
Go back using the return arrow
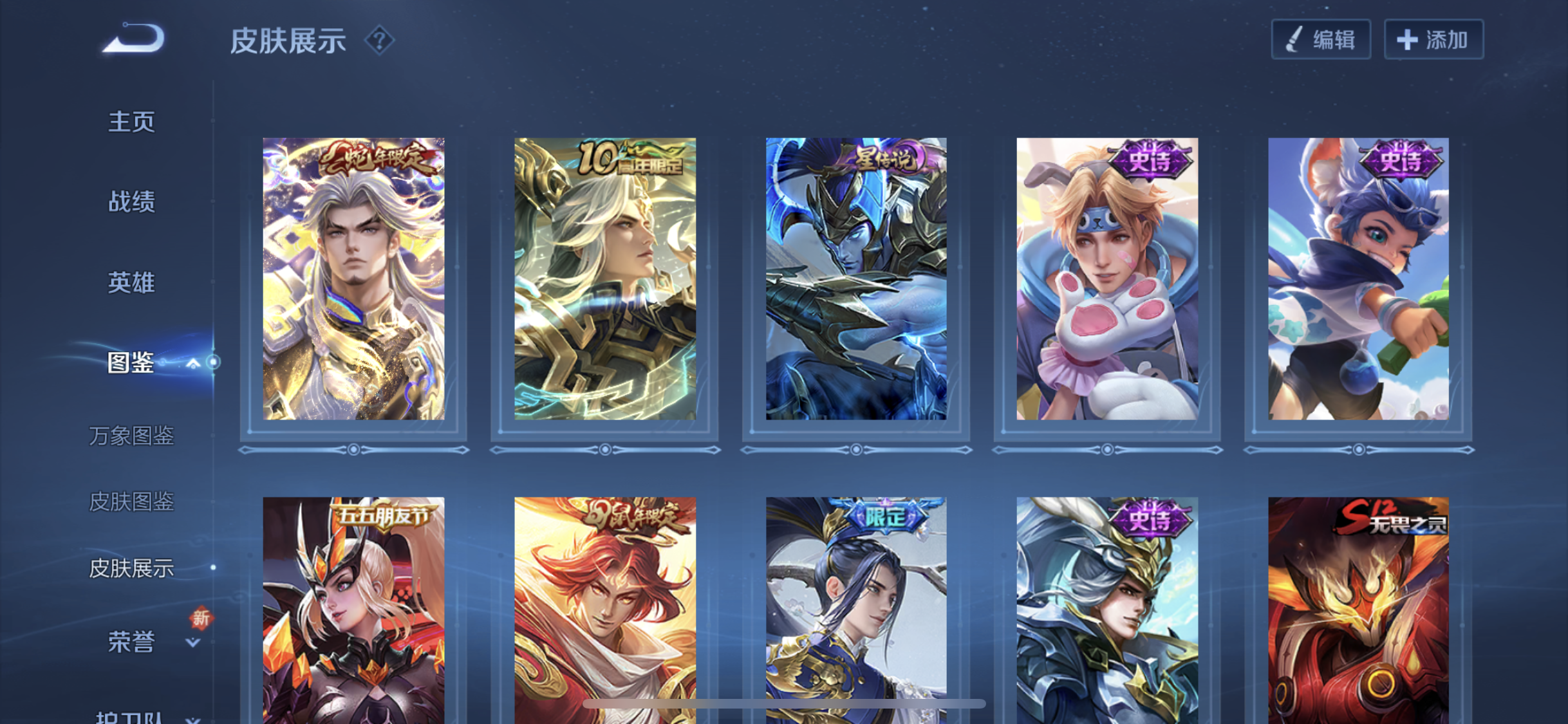[135, 39]
